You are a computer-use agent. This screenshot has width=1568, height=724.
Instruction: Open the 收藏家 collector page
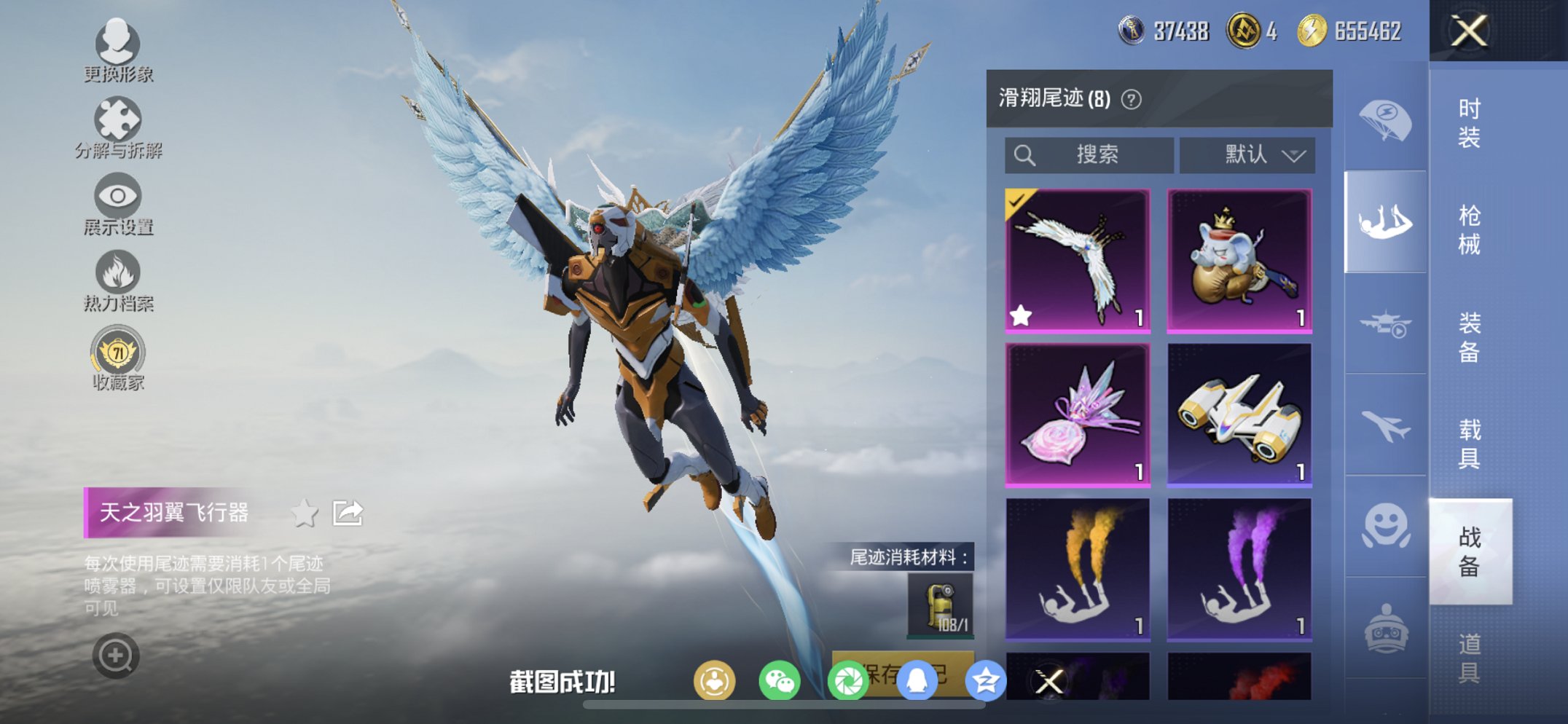click(119, 353)
